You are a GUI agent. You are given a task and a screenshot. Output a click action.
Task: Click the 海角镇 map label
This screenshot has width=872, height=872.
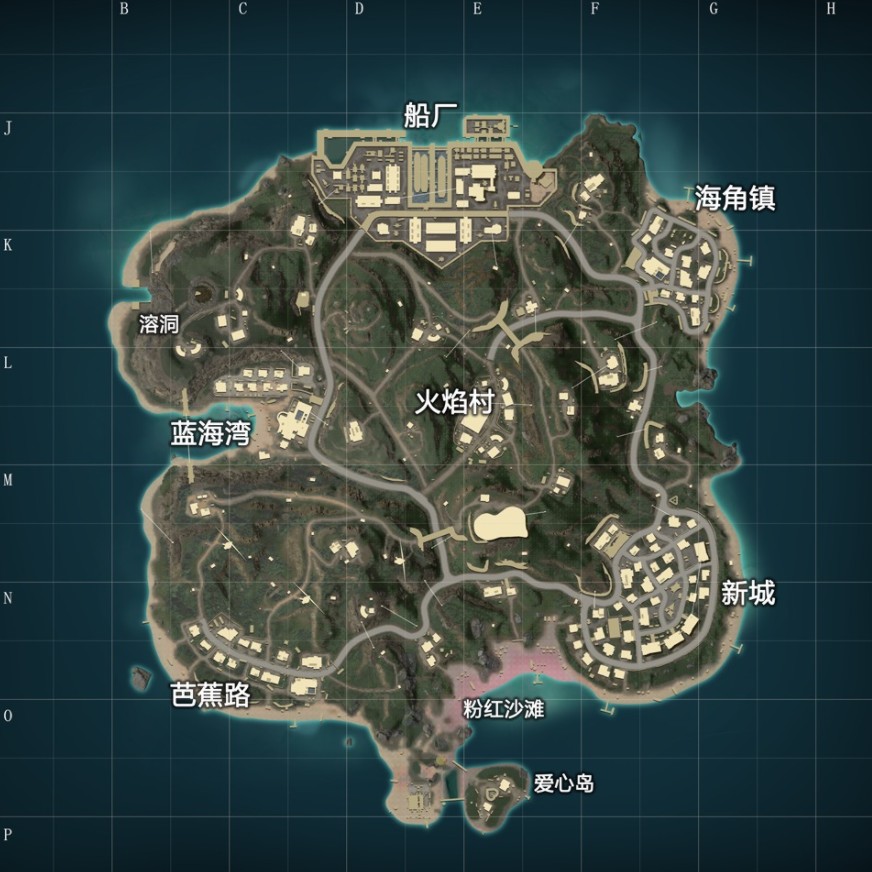tap(736, 199)
